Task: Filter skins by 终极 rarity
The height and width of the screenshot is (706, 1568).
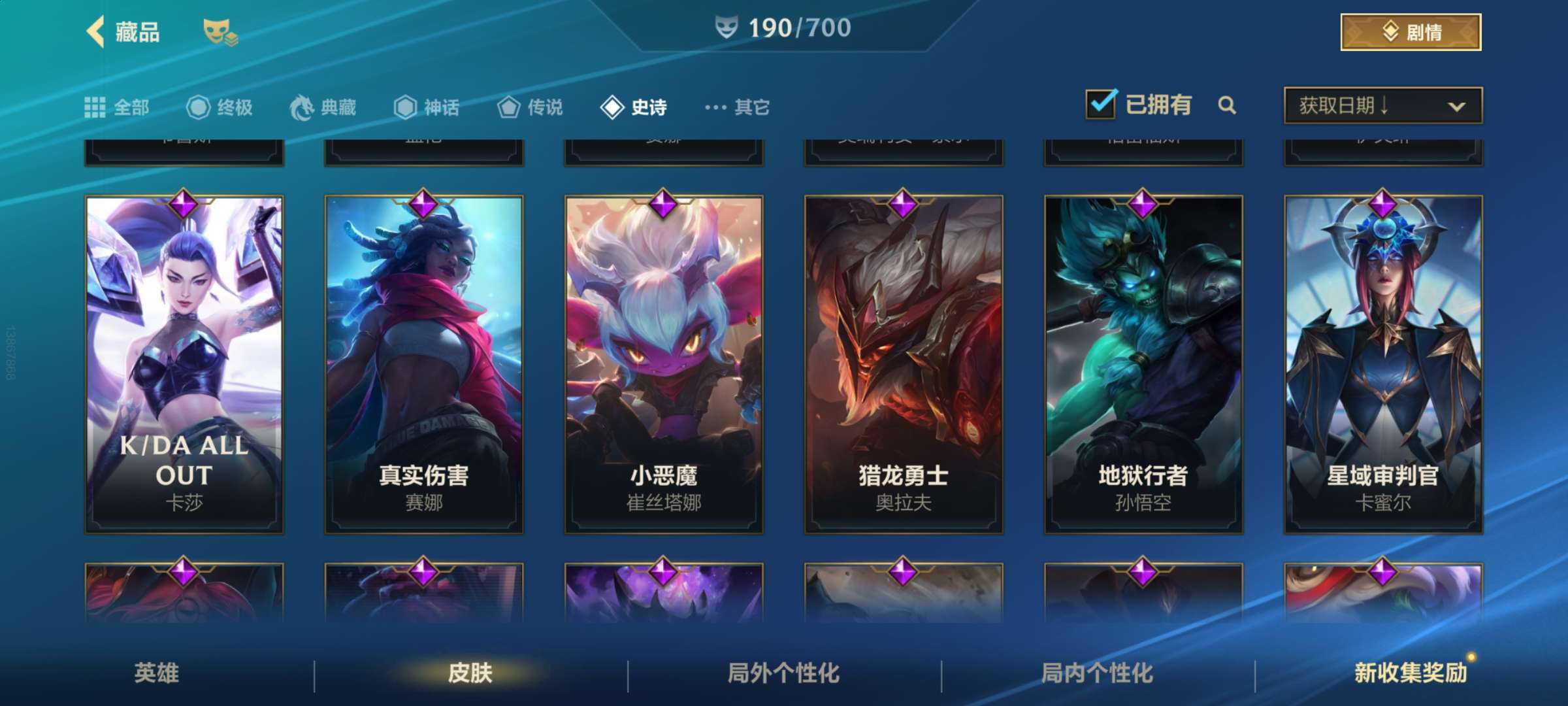Action: pos(220,107)
